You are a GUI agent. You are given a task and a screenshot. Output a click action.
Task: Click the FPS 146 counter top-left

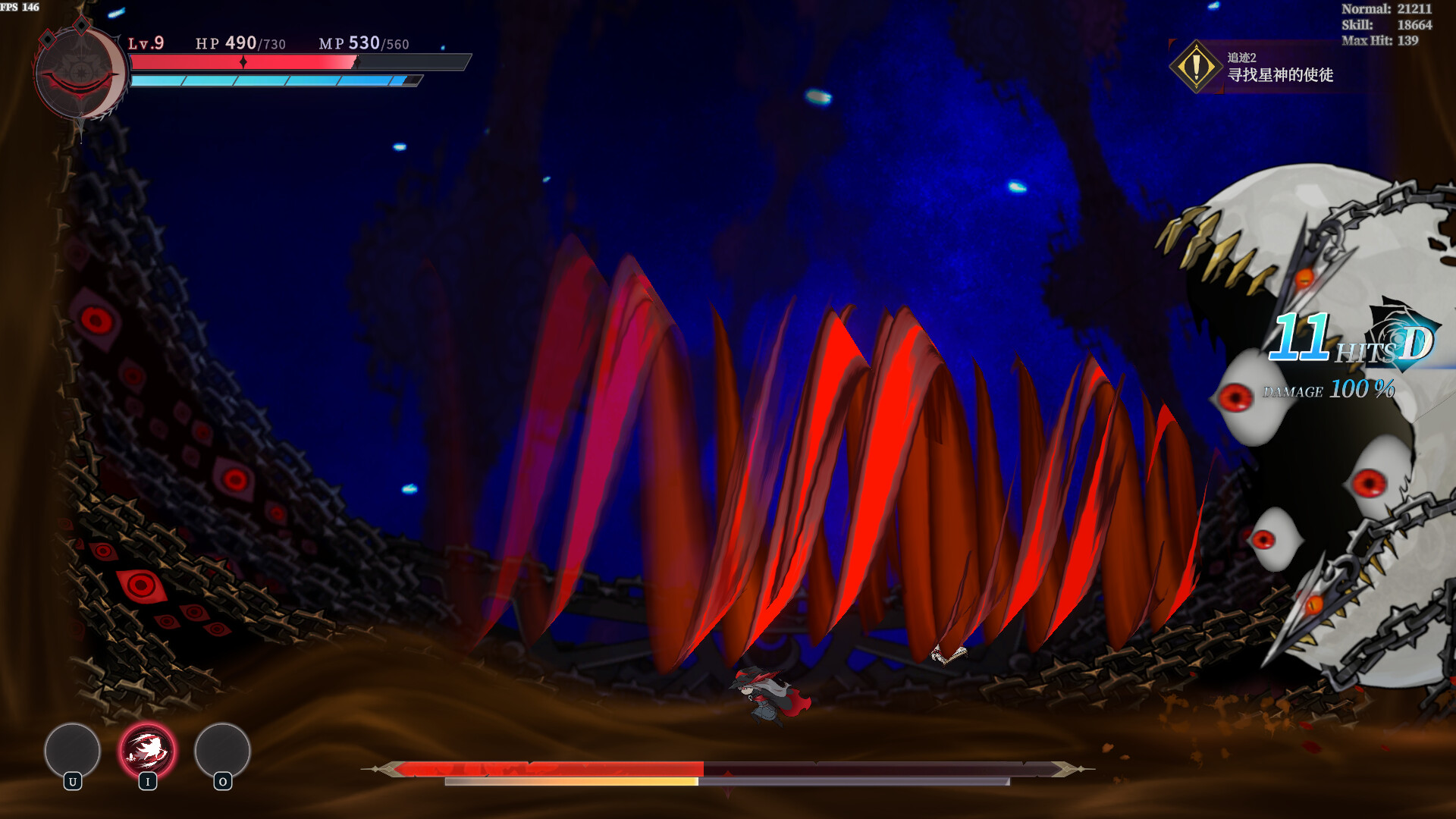20,7
